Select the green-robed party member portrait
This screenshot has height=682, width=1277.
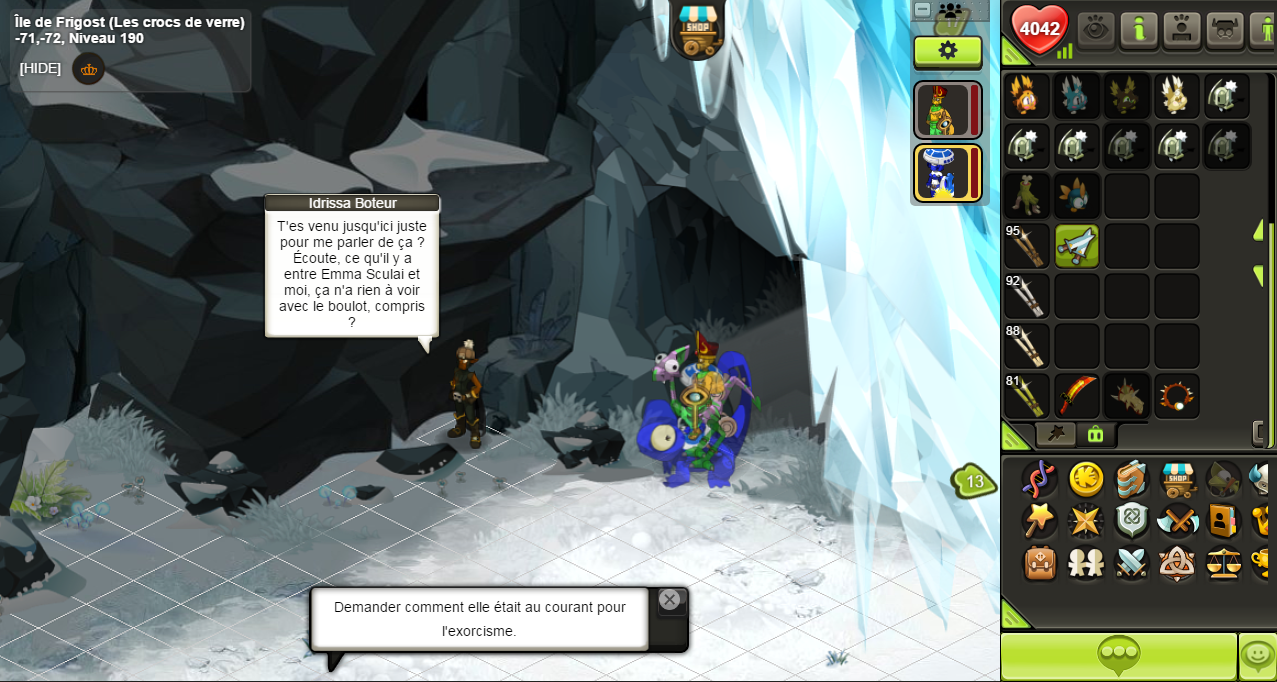(942, 110)
